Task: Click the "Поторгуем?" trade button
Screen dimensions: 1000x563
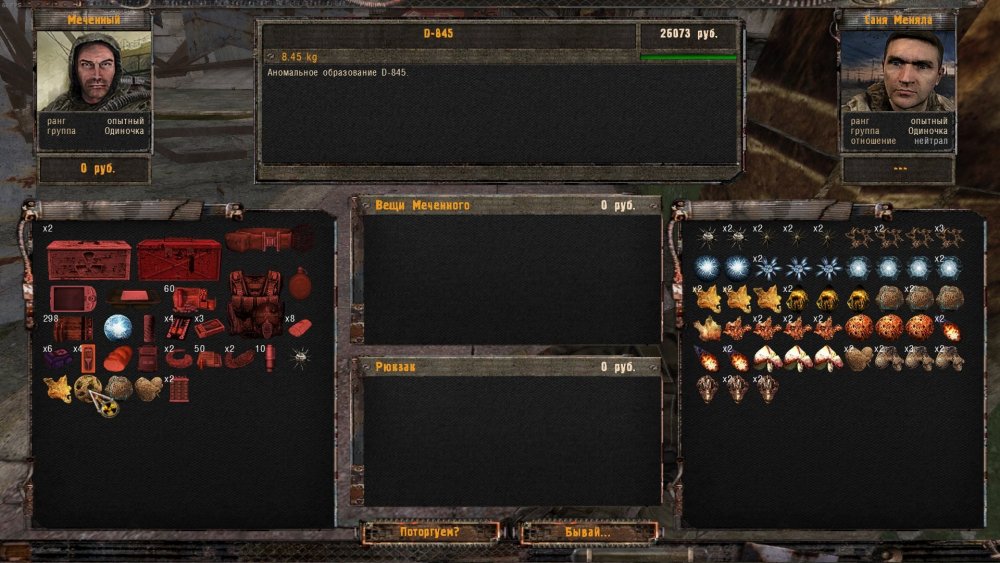Action: pos(429,532)
